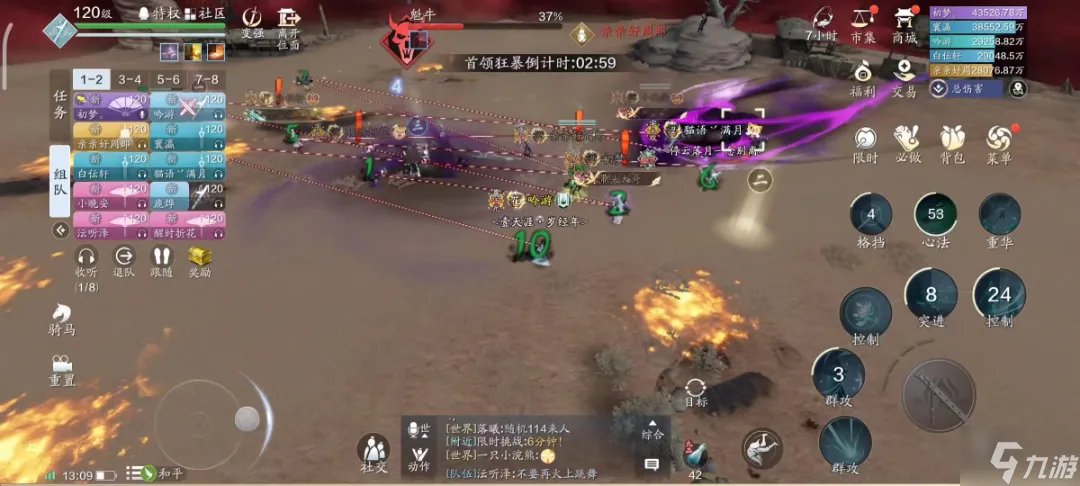Open the 交易 trading screen

pyautogui.click(x=904, y=76)
